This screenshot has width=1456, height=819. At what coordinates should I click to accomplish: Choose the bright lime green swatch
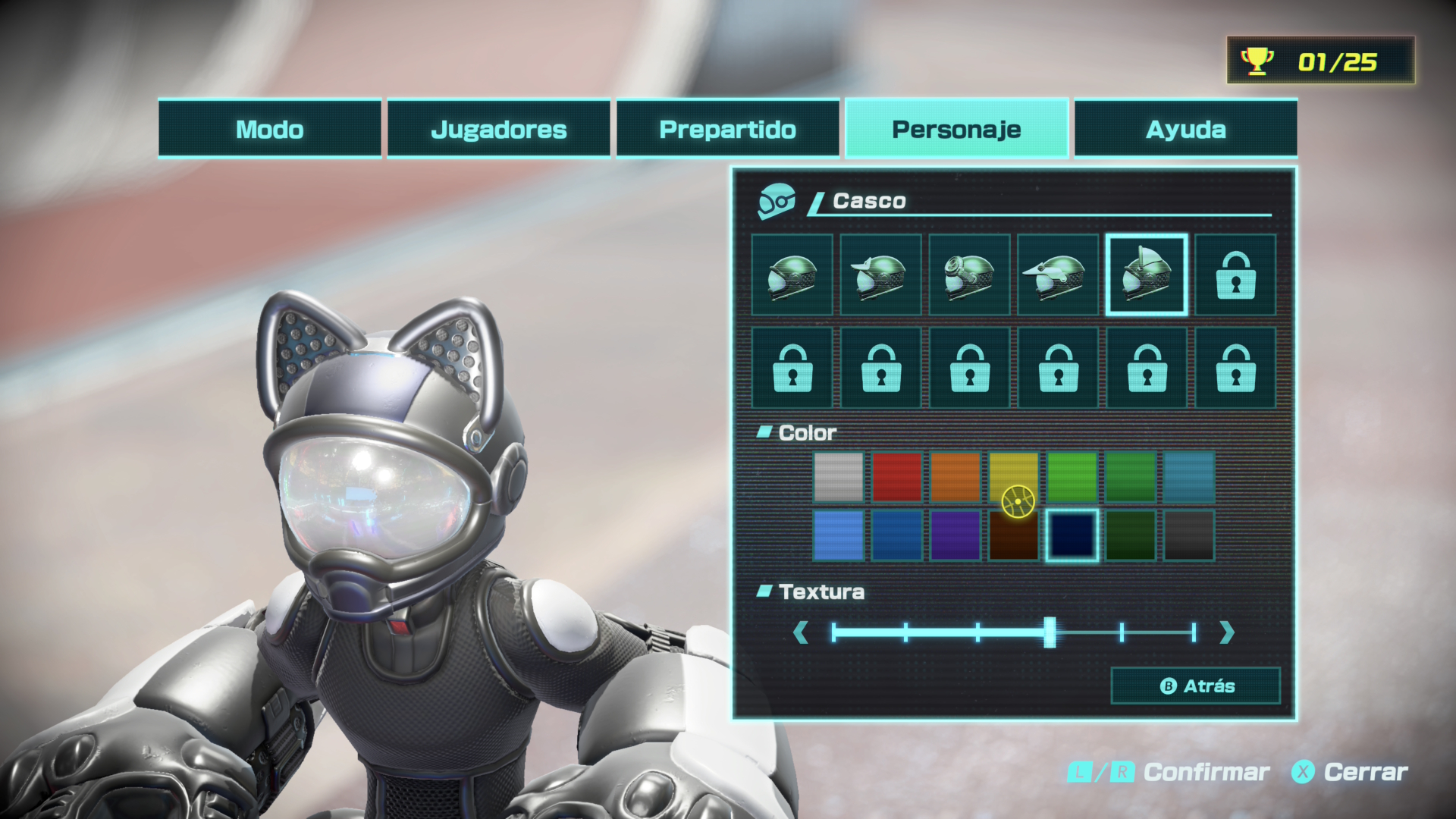click(x=1072, y=478)
